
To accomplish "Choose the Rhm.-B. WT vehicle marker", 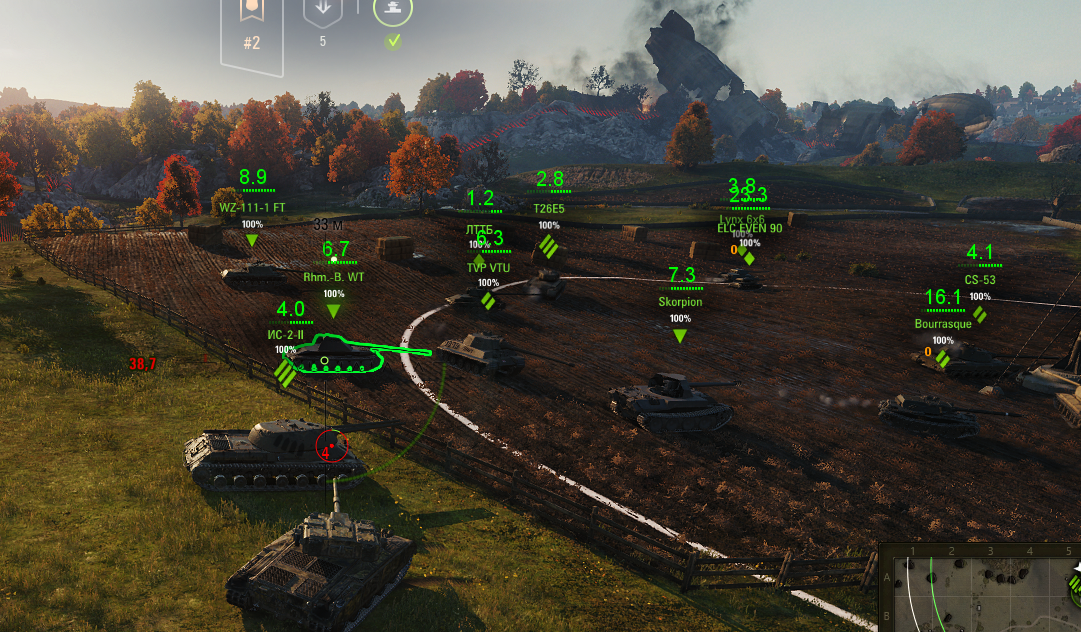I will (x=334, y=276).
